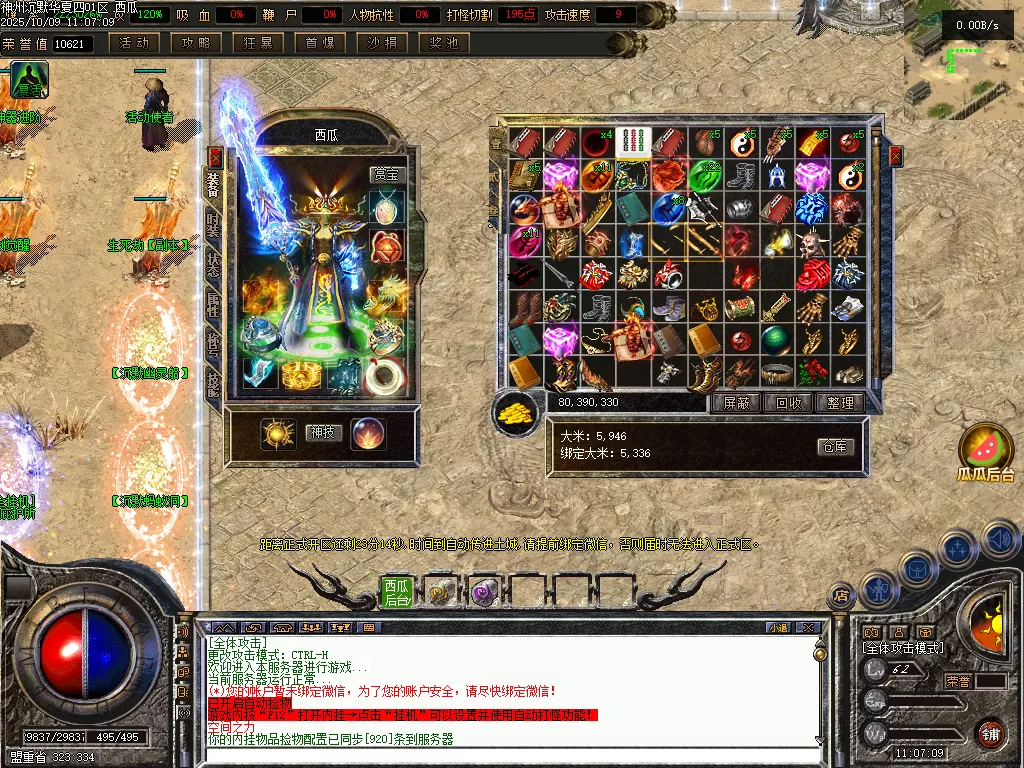Image resolution: width=1024 pixels, height=768 pixels.
Task: Click the minimap
Action: pos(963,60)
